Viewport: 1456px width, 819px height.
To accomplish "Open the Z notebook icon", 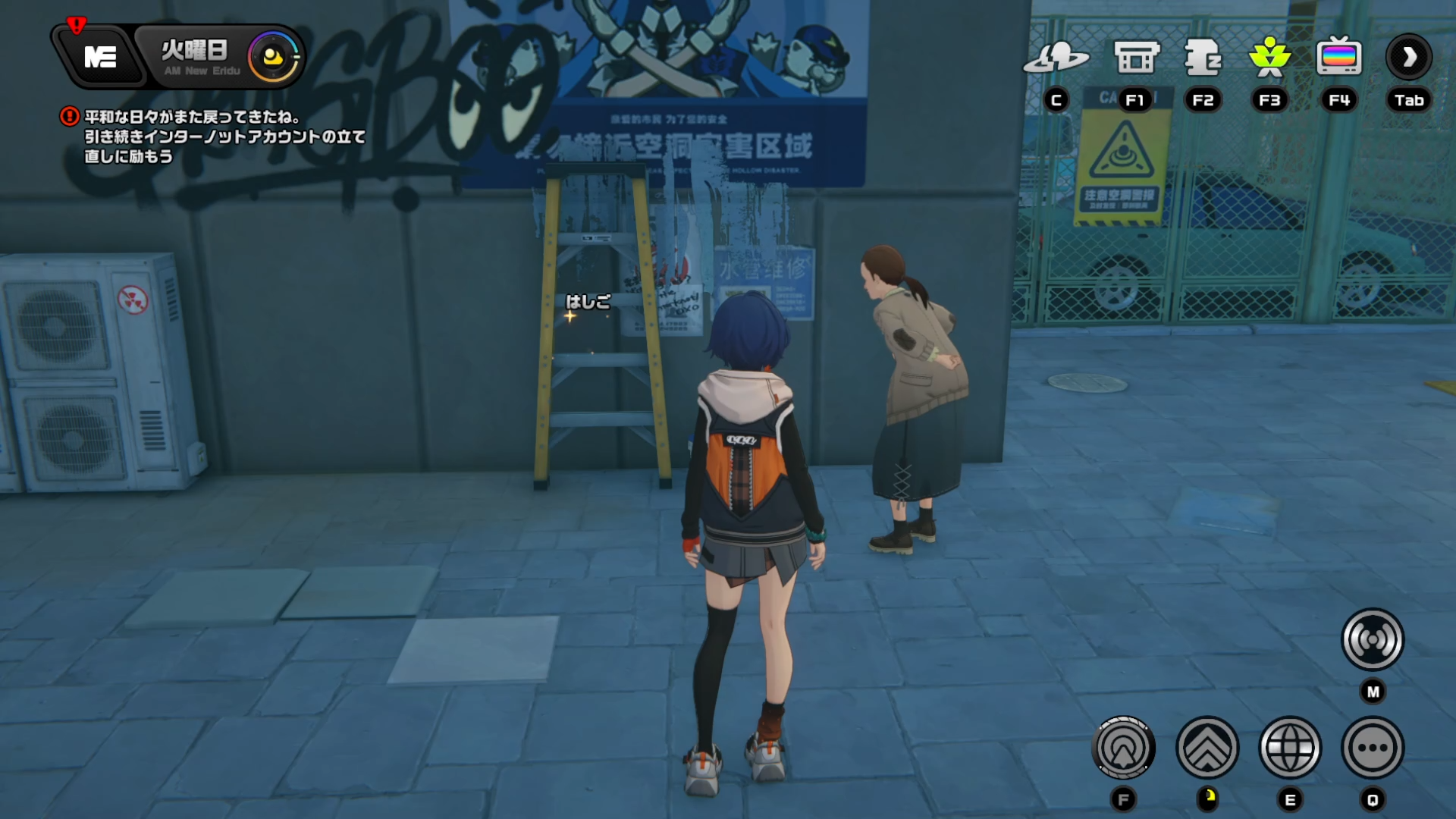I will pyautogui.click(x=1203, y=58).
